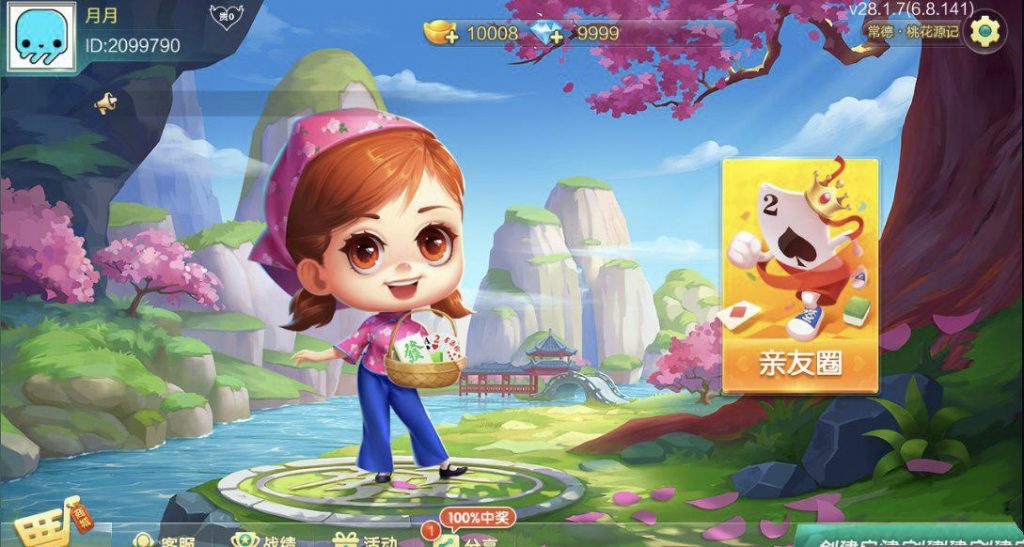Click the 常德·桃花源记 region label
The height and width of the screenshot is (547, 1024).
pyautogui.click(x=913, y=32)
